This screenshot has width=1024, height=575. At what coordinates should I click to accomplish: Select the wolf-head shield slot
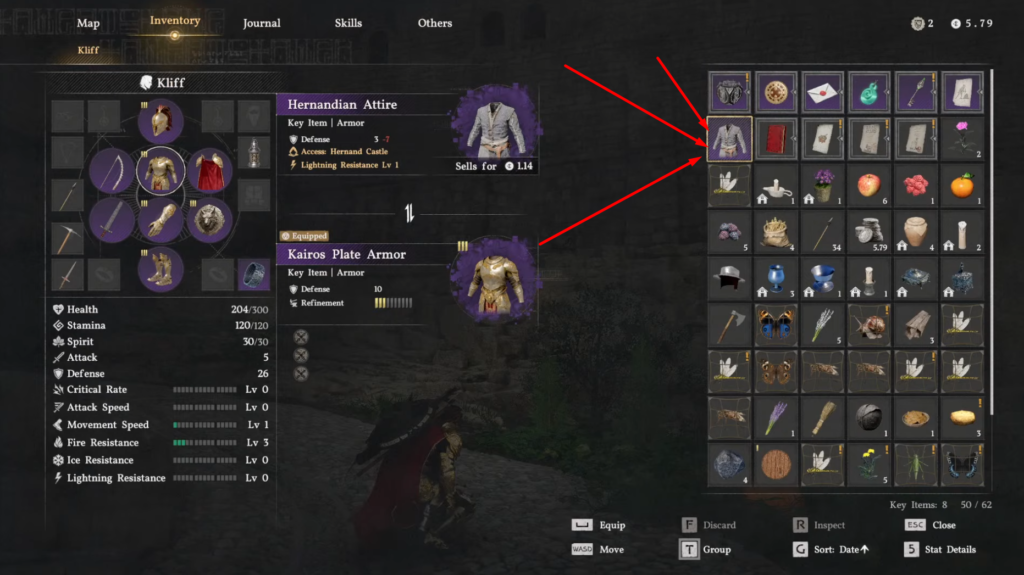coord(210,219)
